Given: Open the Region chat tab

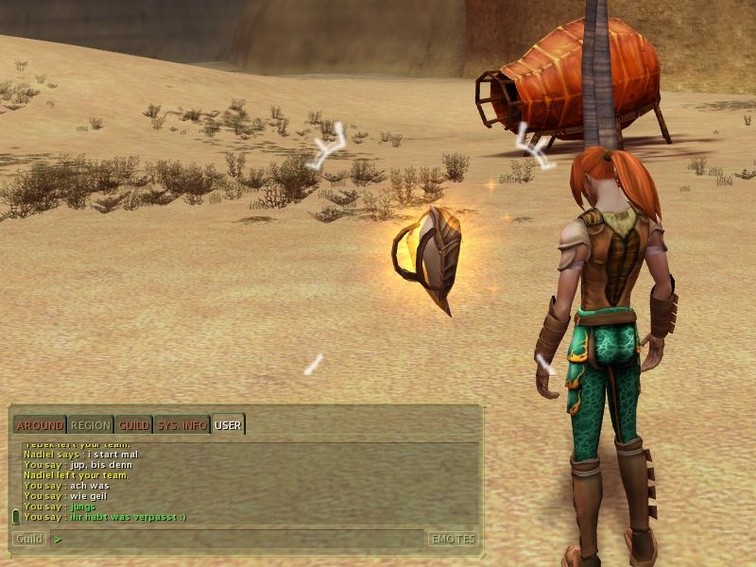Looking at the screenshot, I should (90, 425).
